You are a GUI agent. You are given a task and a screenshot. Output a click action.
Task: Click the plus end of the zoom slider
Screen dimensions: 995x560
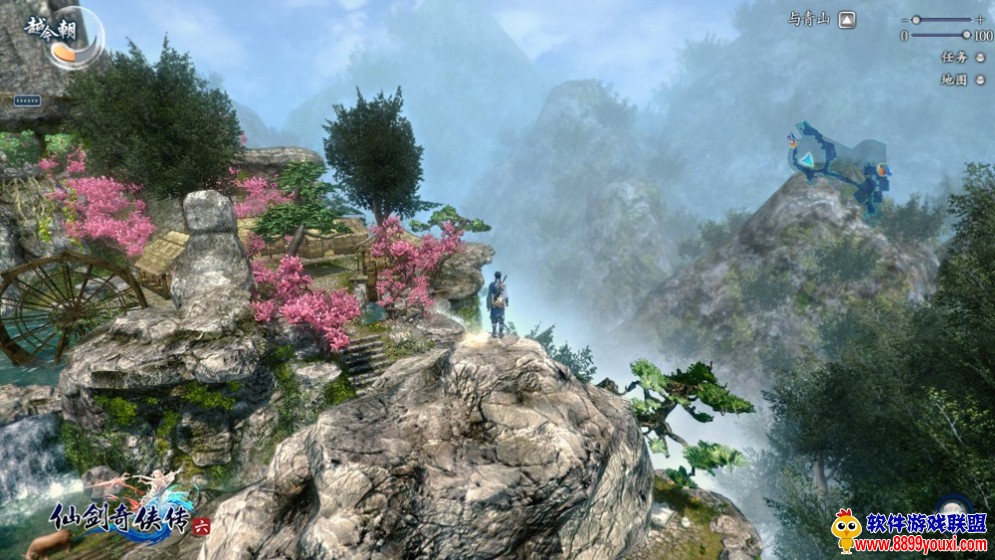(981, 19)
